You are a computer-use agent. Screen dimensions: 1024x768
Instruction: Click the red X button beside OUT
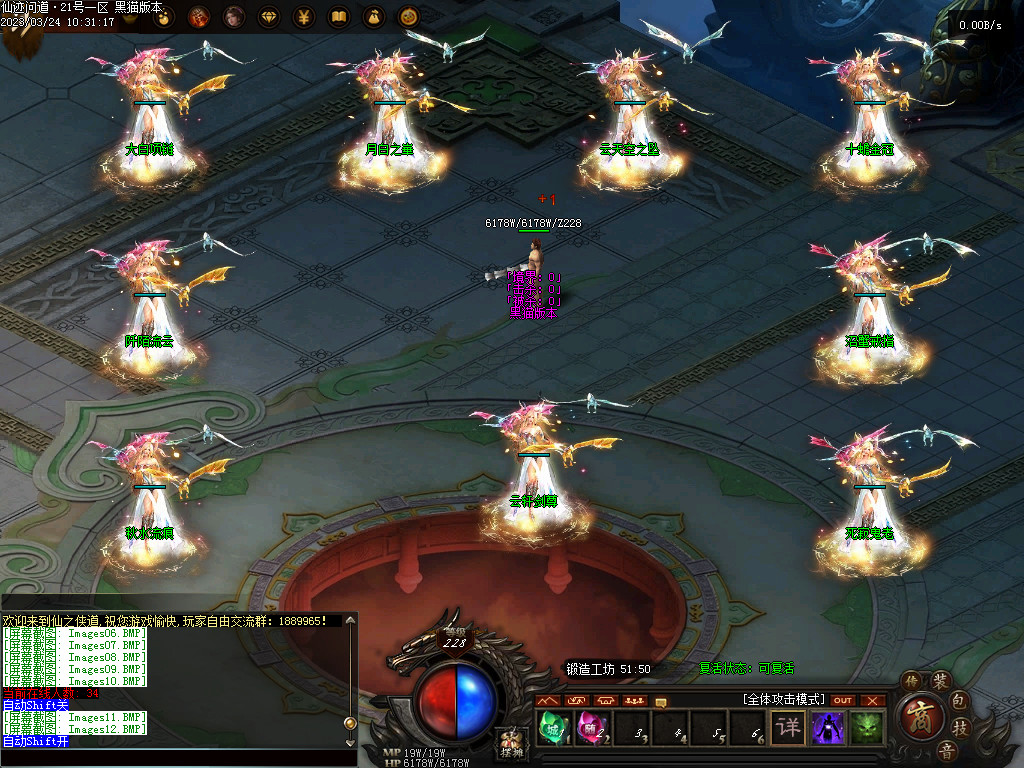click(873, 700)
